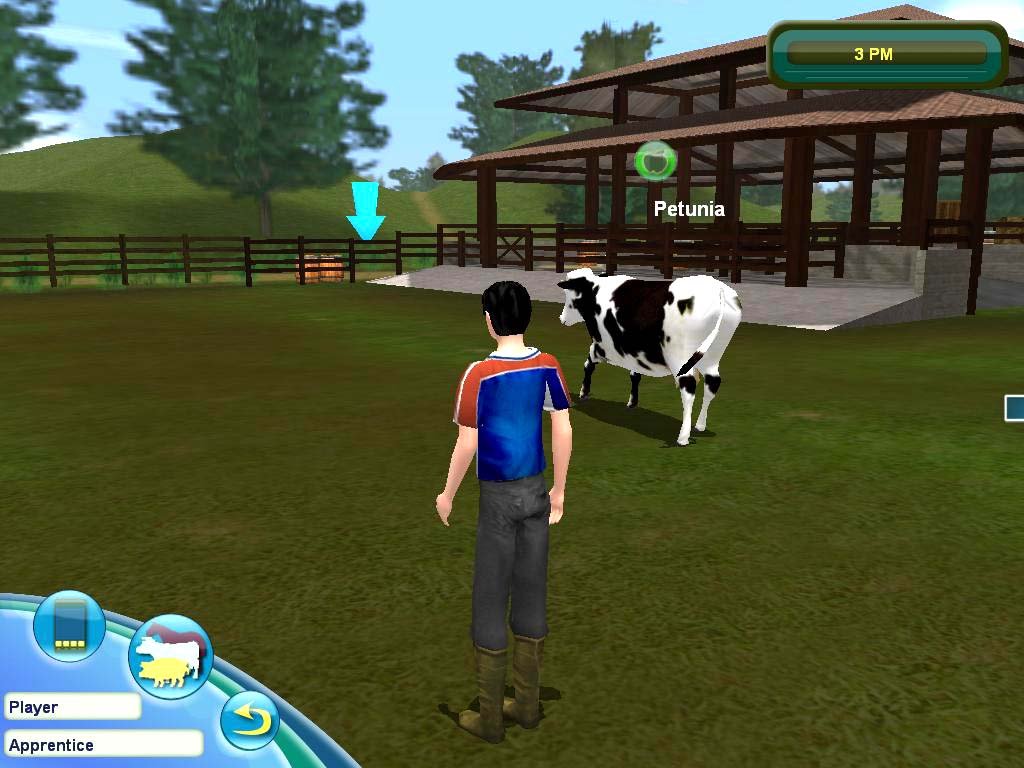Click the yellow back arrow button
The width and height of the screenshot is (1024, 768).
(249, 720)
